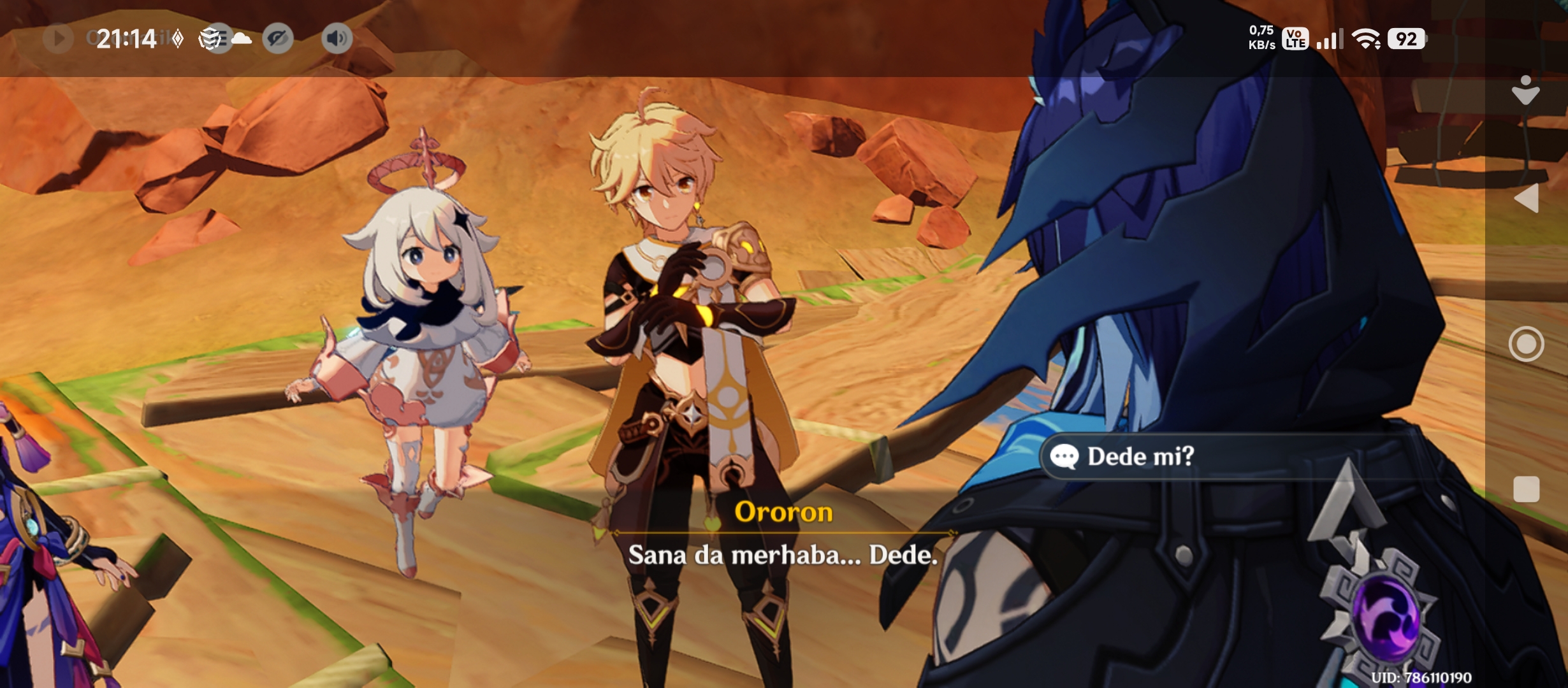
Task: Toggle dialogue voice with the speaker icon
Action: coord(337,39)
